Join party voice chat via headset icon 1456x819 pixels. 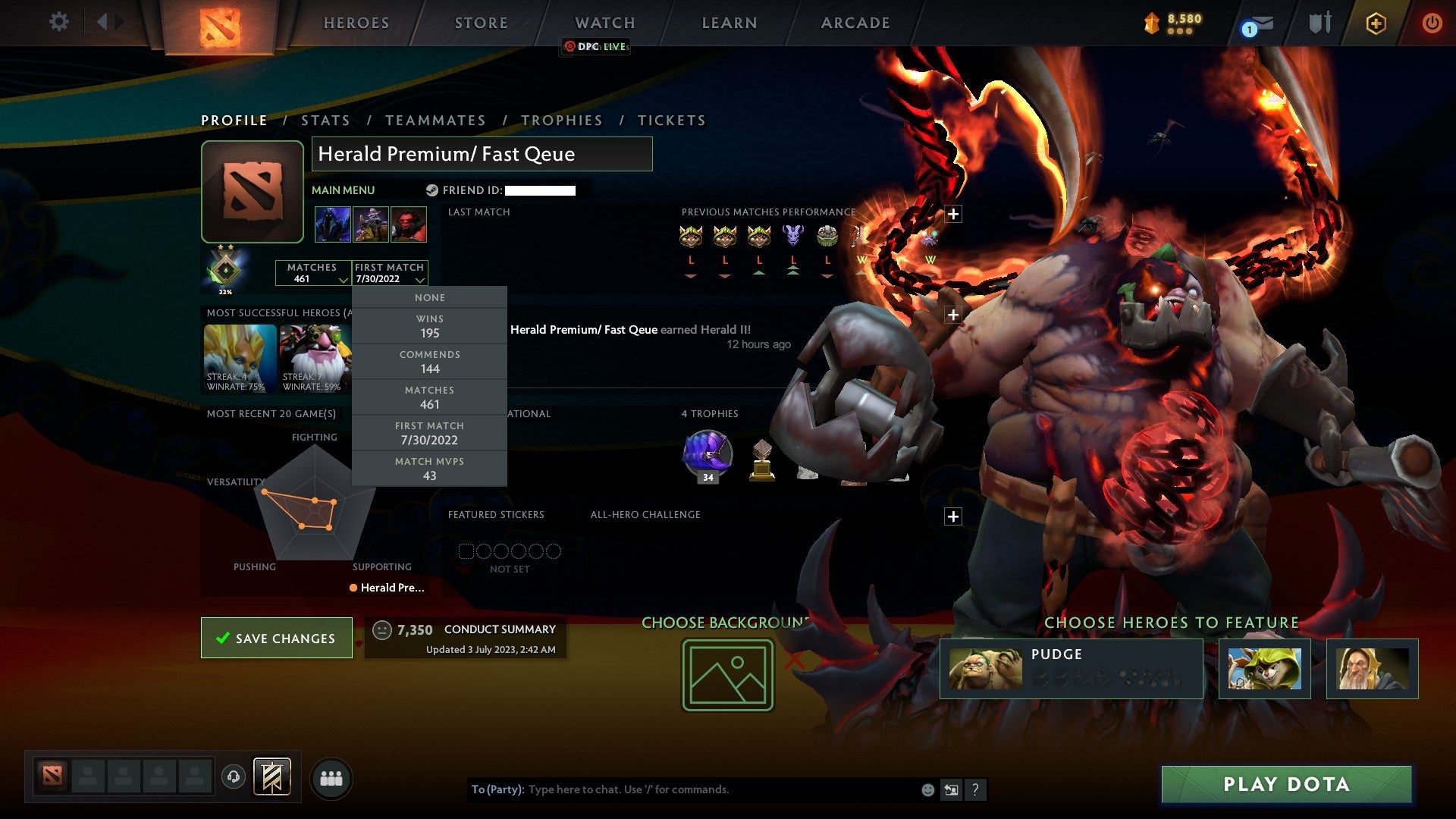(234, 777)
